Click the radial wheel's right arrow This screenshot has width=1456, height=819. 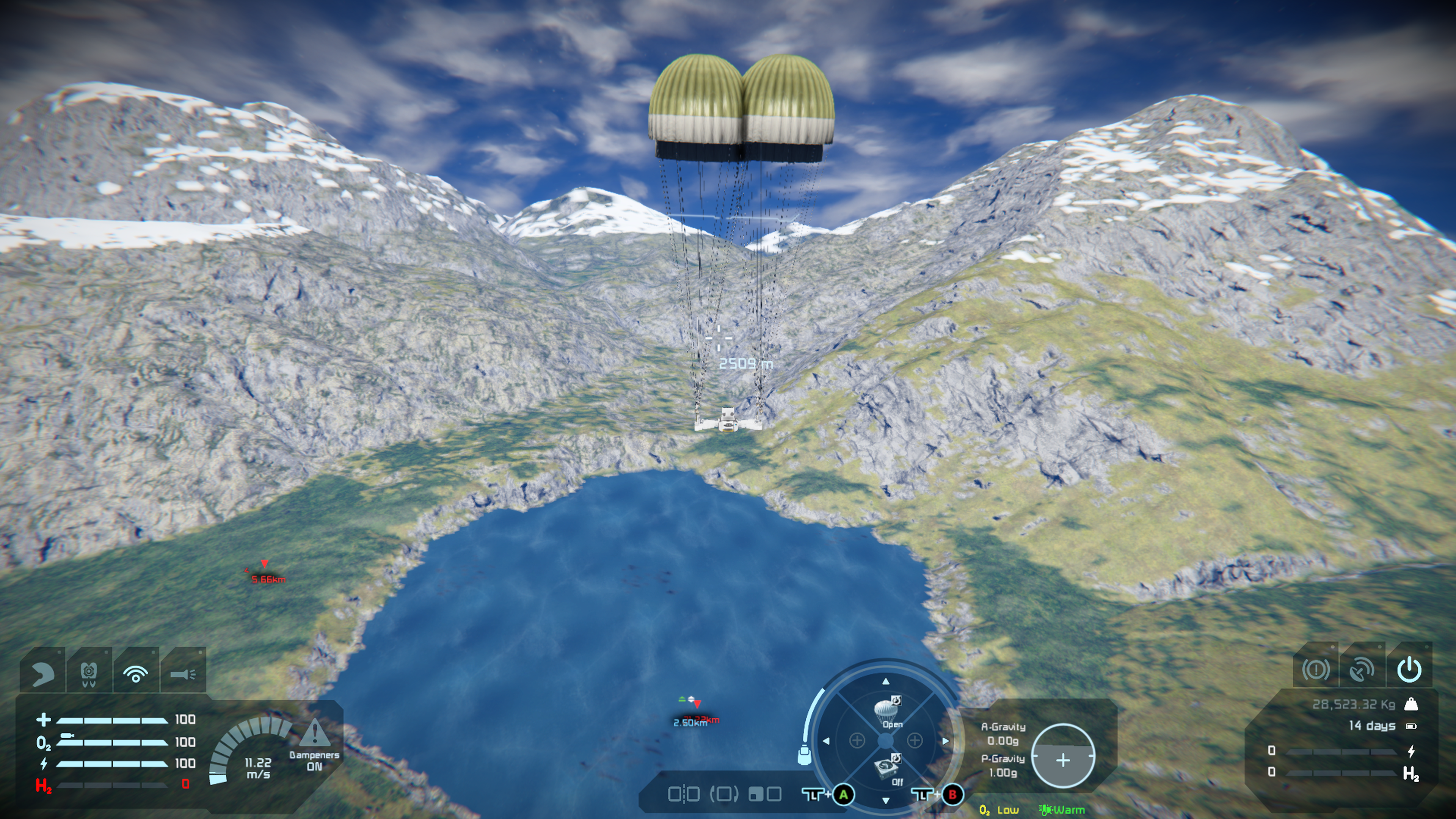point(945,741)
